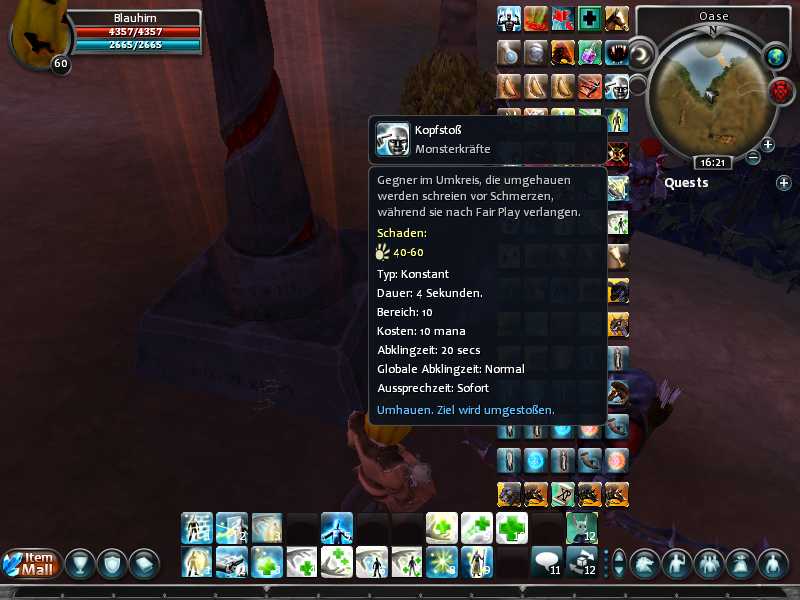Click the red rose icon beside minimap
This screenshot has width=800, height=600.
pyautogui.click(x=780, y=91)
